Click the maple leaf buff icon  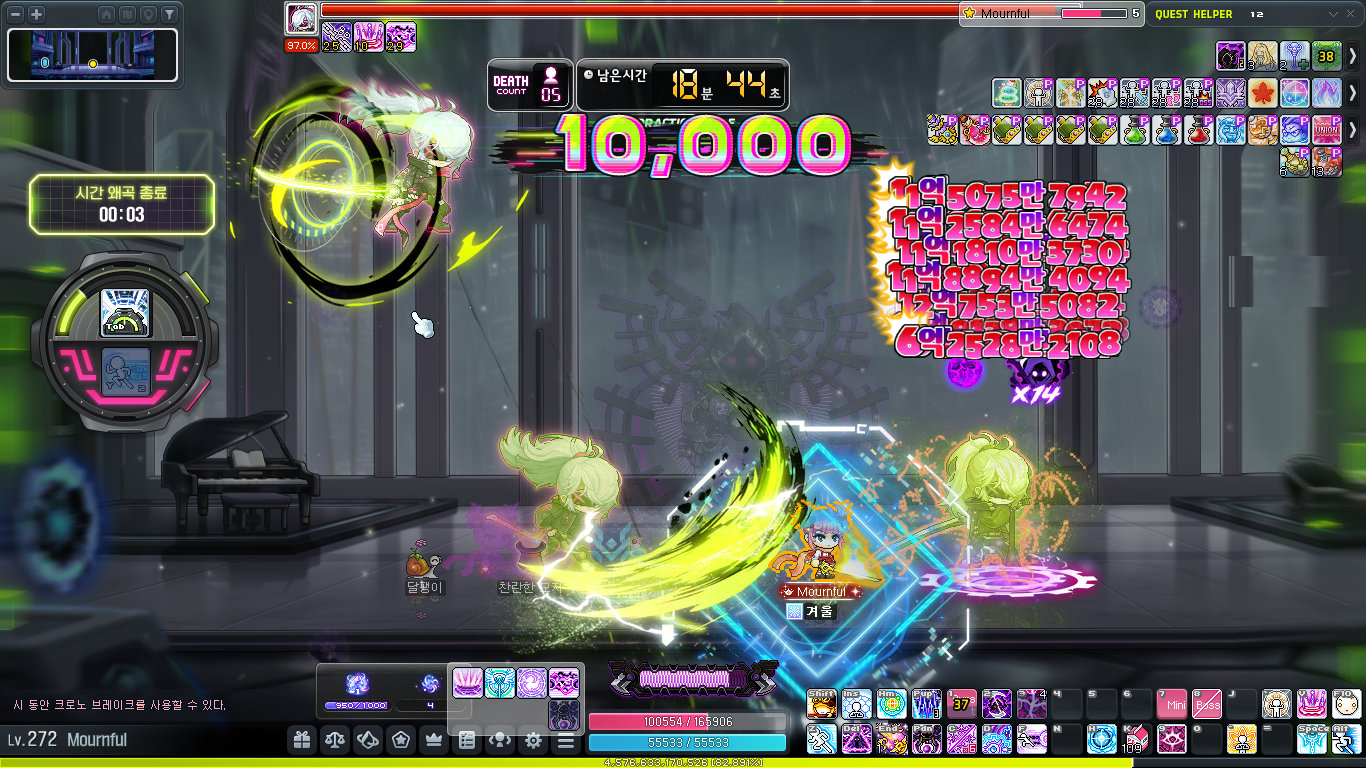(x=1262, y=93)
